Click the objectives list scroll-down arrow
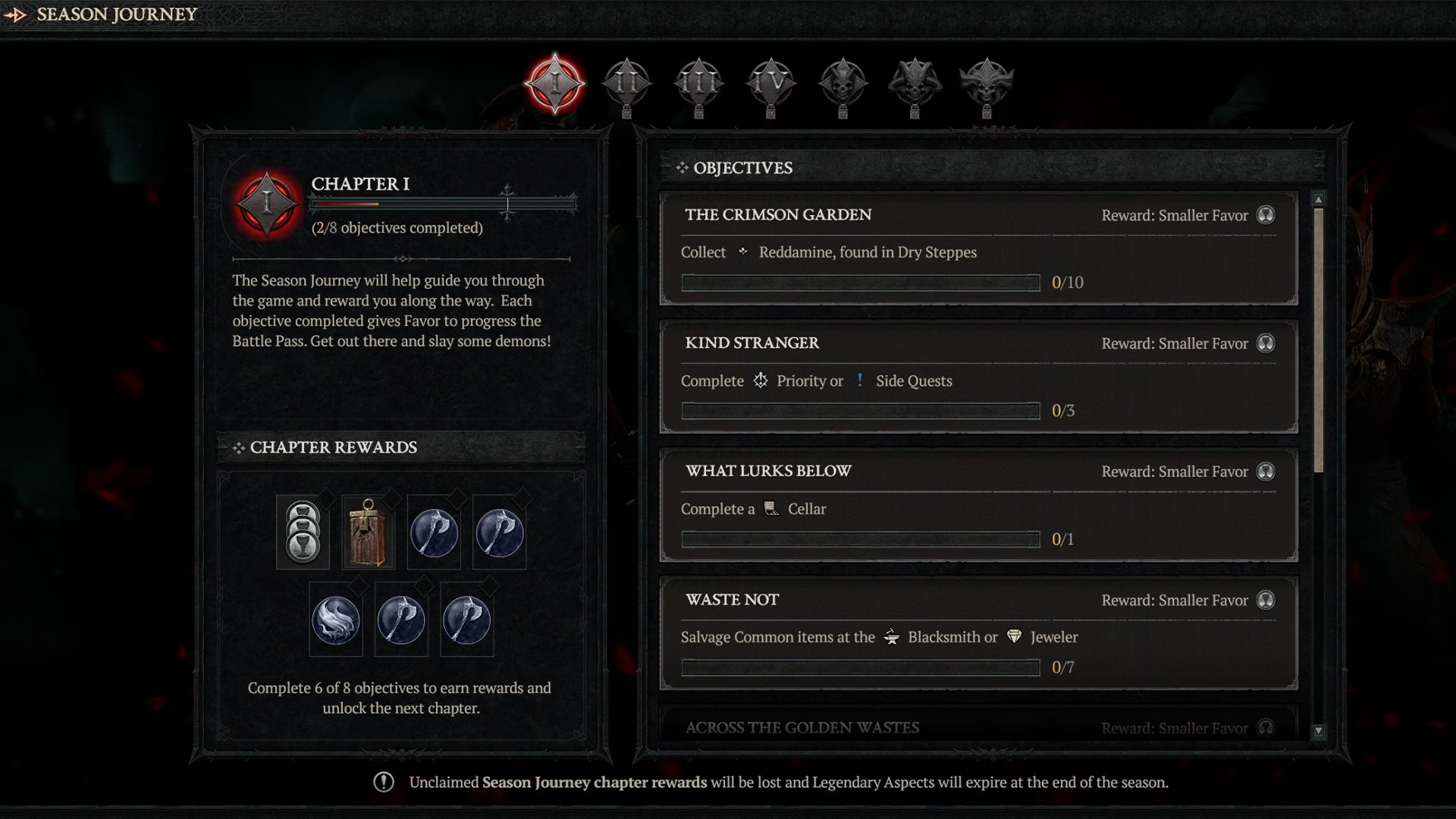This screenshot has width=1456, height=819. [x=1319, y=731]
